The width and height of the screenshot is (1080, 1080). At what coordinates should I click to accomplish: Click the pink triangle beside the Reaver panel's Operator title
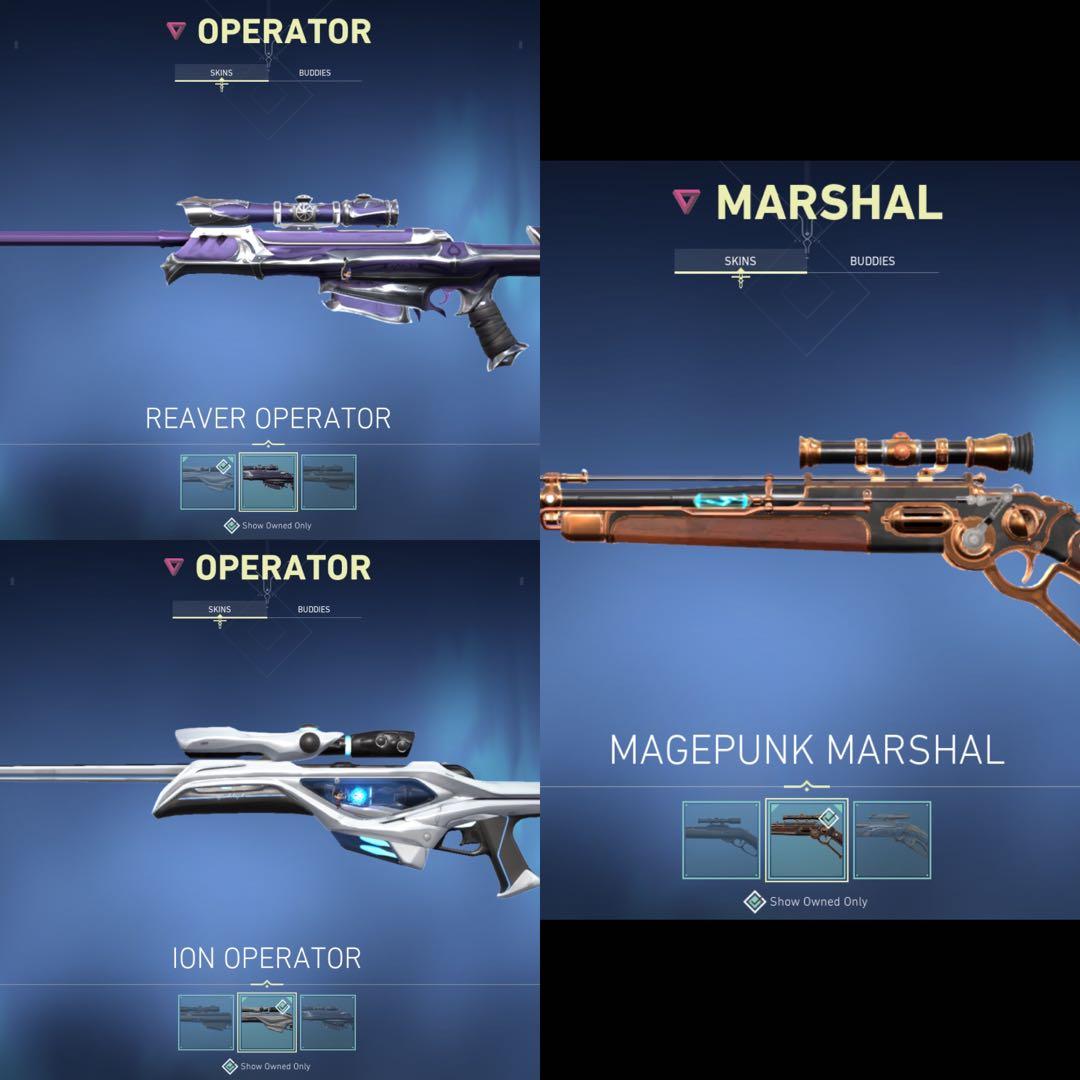click(x=176, y=31)
